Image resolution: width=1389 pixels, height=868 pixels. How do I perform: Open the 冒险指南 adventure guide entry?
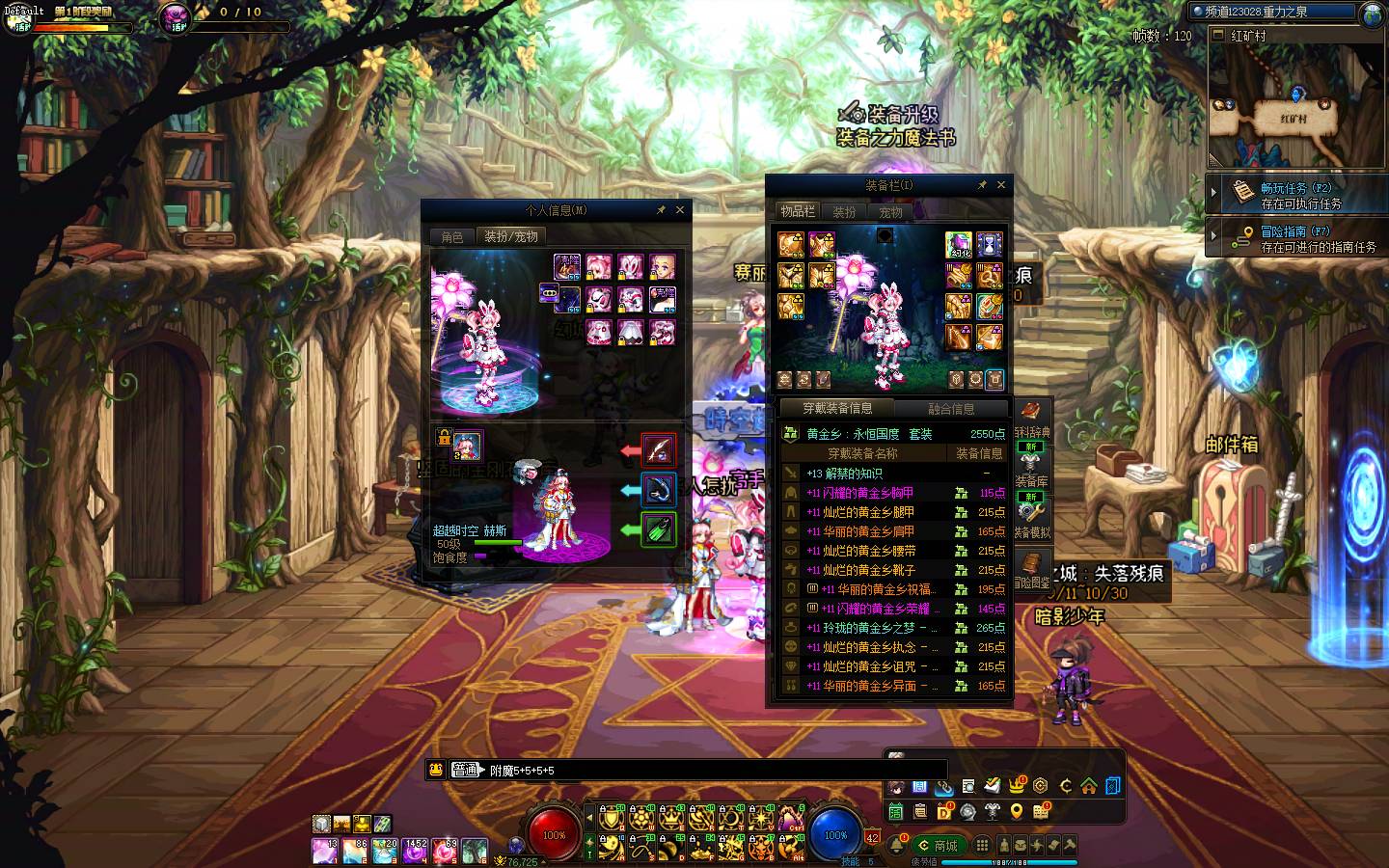[x=1295, y=238]
